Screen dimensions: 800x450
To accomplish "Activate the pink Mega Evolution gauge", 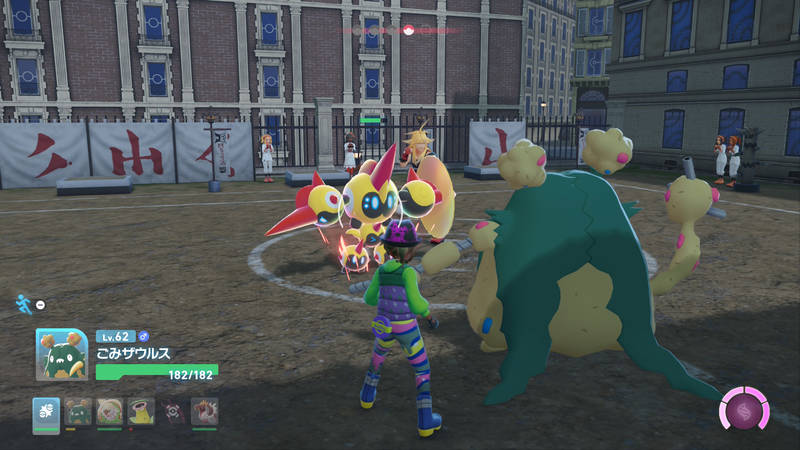I will tap(743, 410).
